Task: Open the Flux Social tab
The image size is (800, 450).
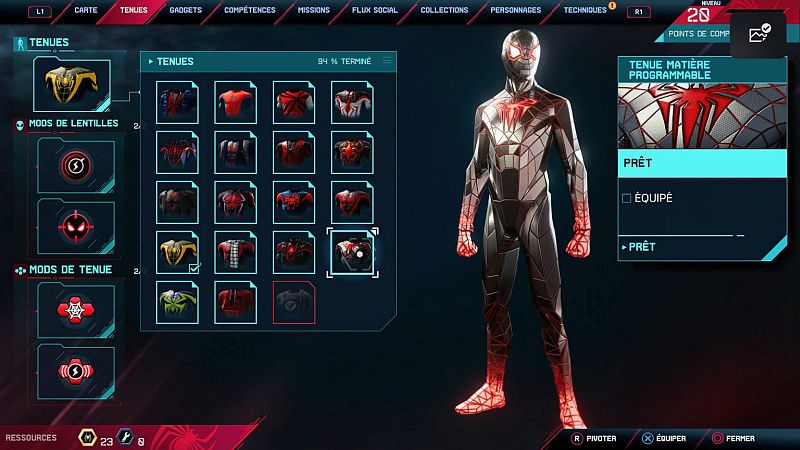Action: coord(375,10)
